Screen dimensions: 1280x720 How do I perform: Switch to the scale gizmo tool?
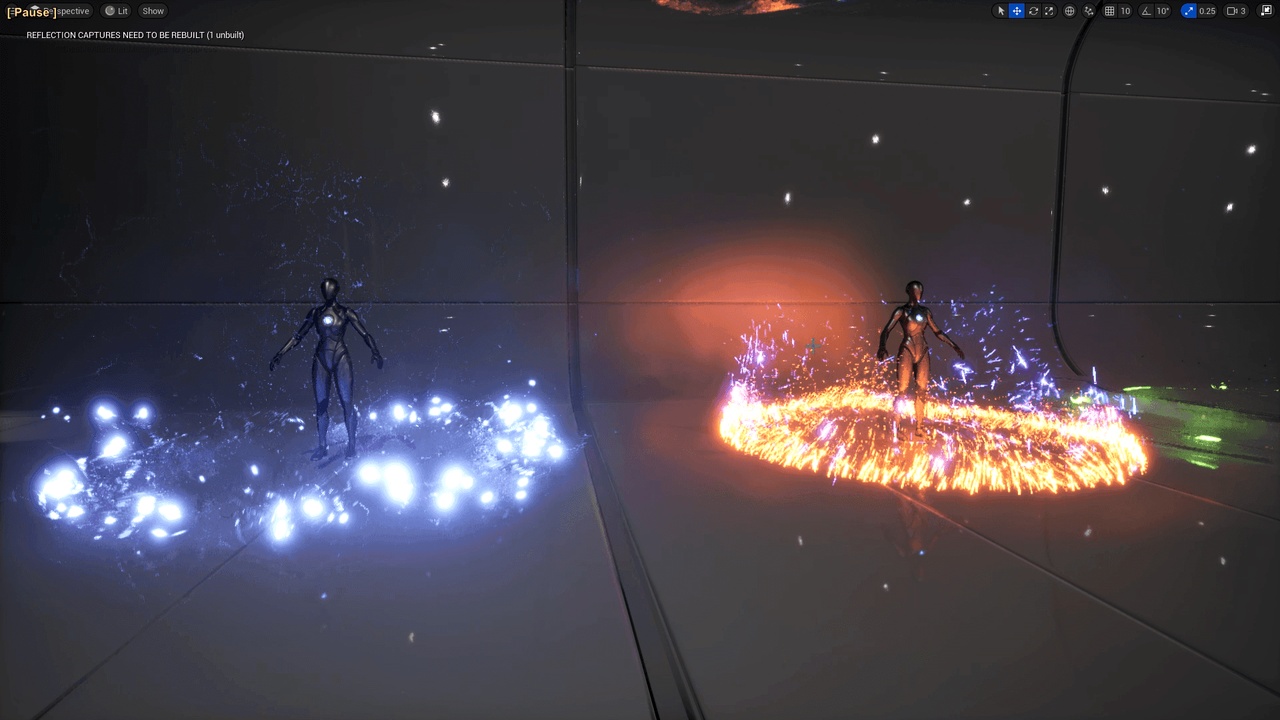point(1049,11)
